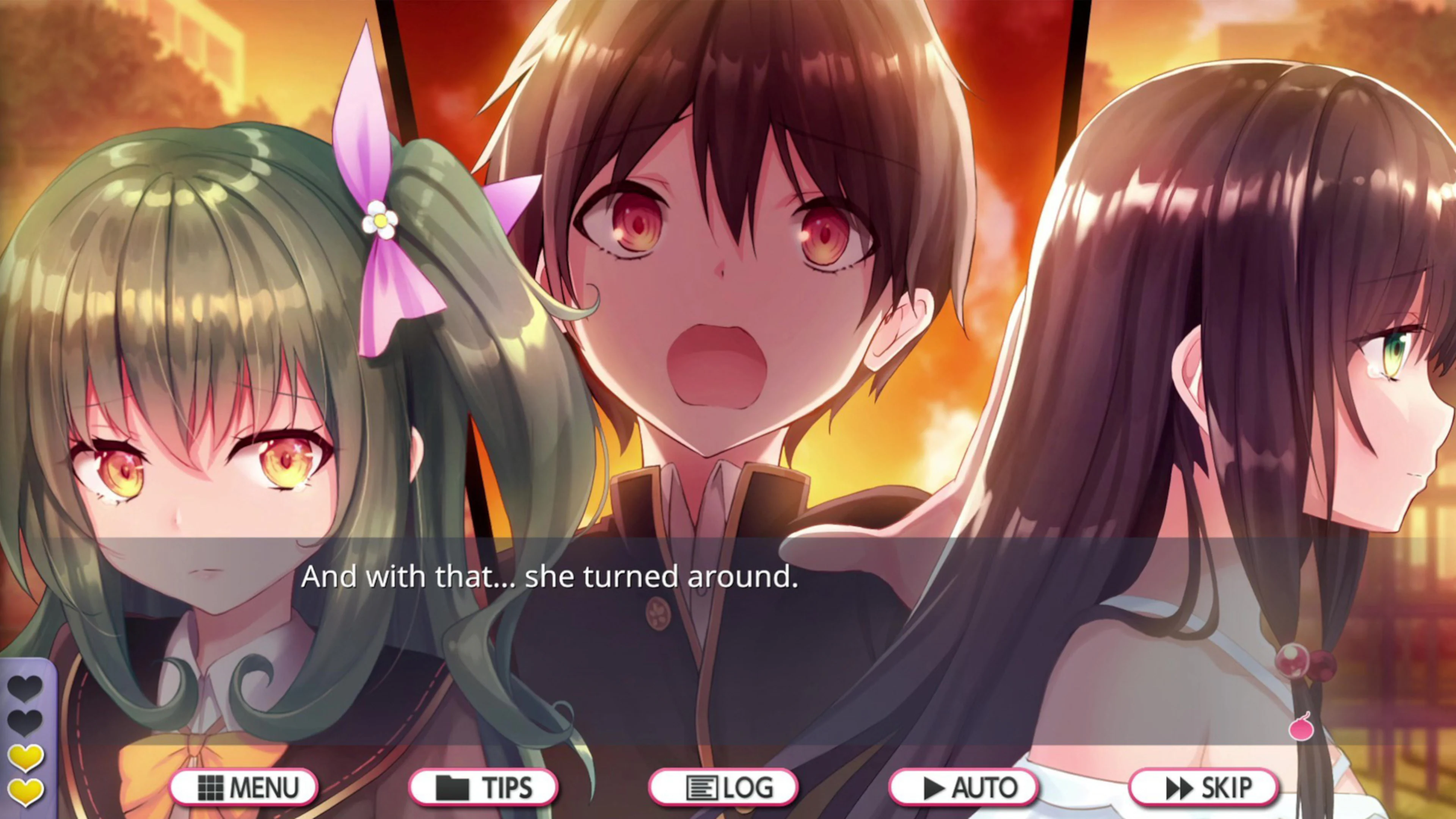Open the game MENU
This screenshot has width=1456, height=819.
click(244, 787)
